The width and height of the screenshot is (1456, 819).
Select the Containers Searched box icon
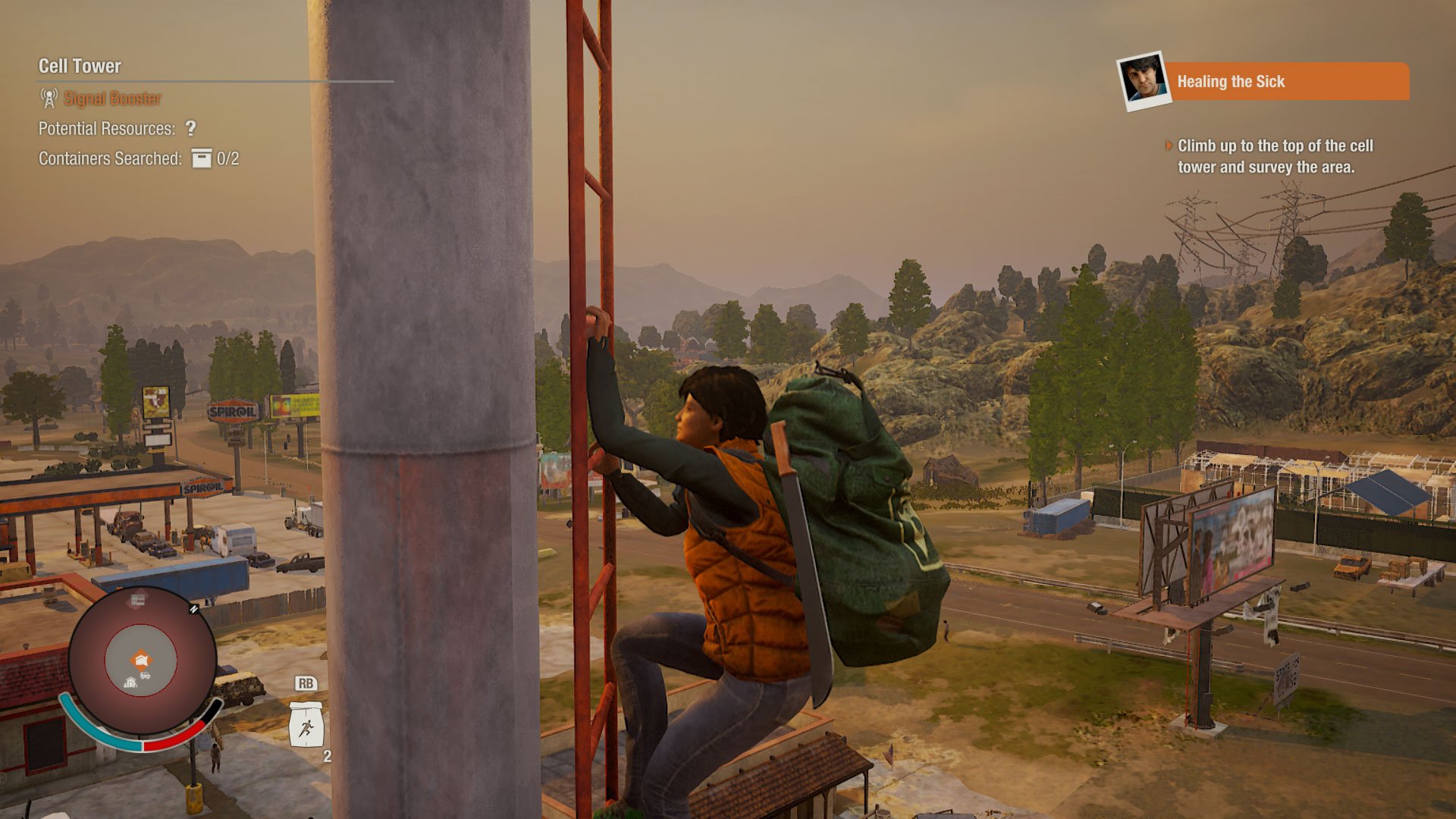(201, 158)
